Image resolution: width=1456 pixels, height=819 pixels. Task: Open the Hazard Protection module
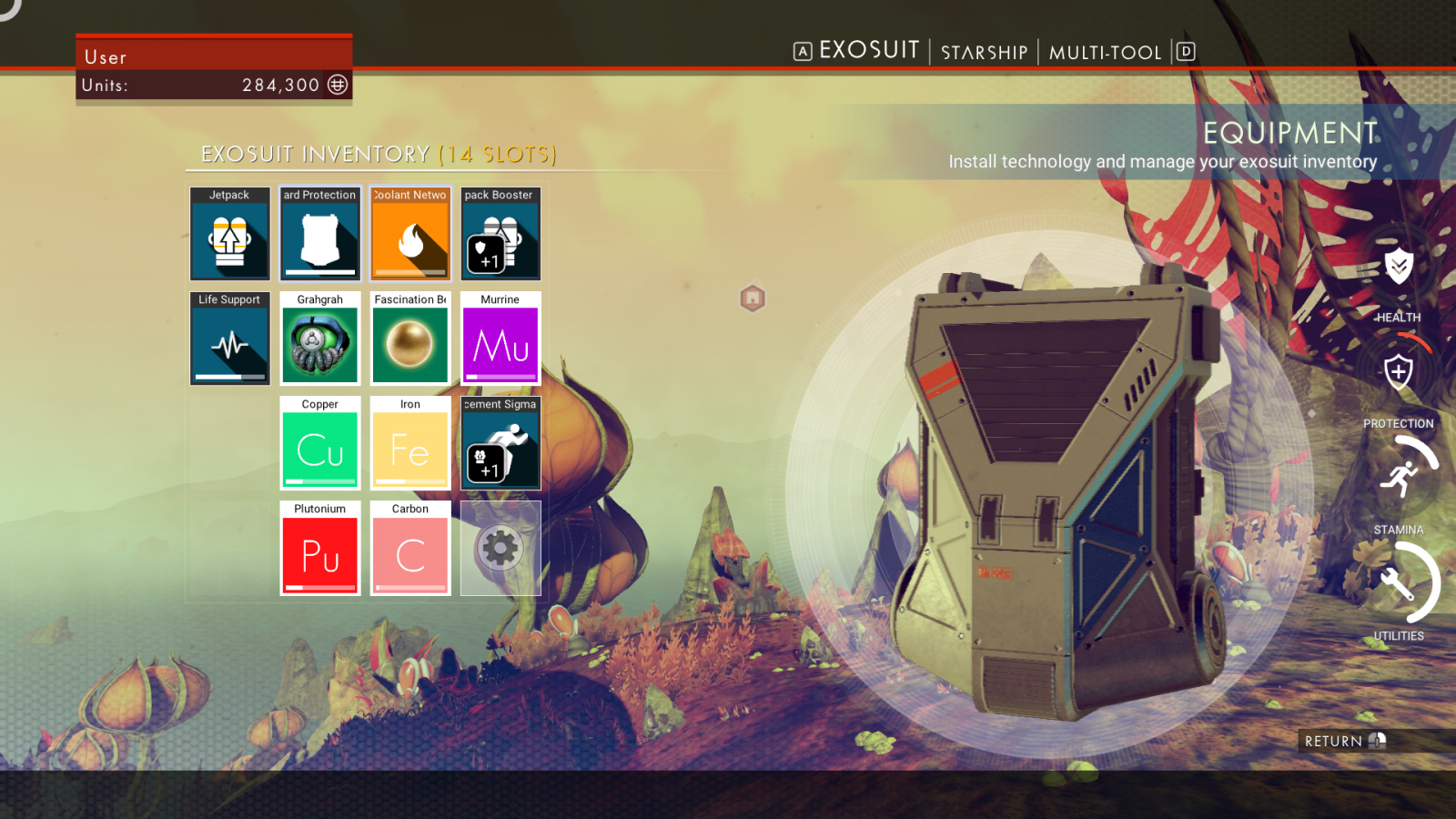click(x=319, y=235)
